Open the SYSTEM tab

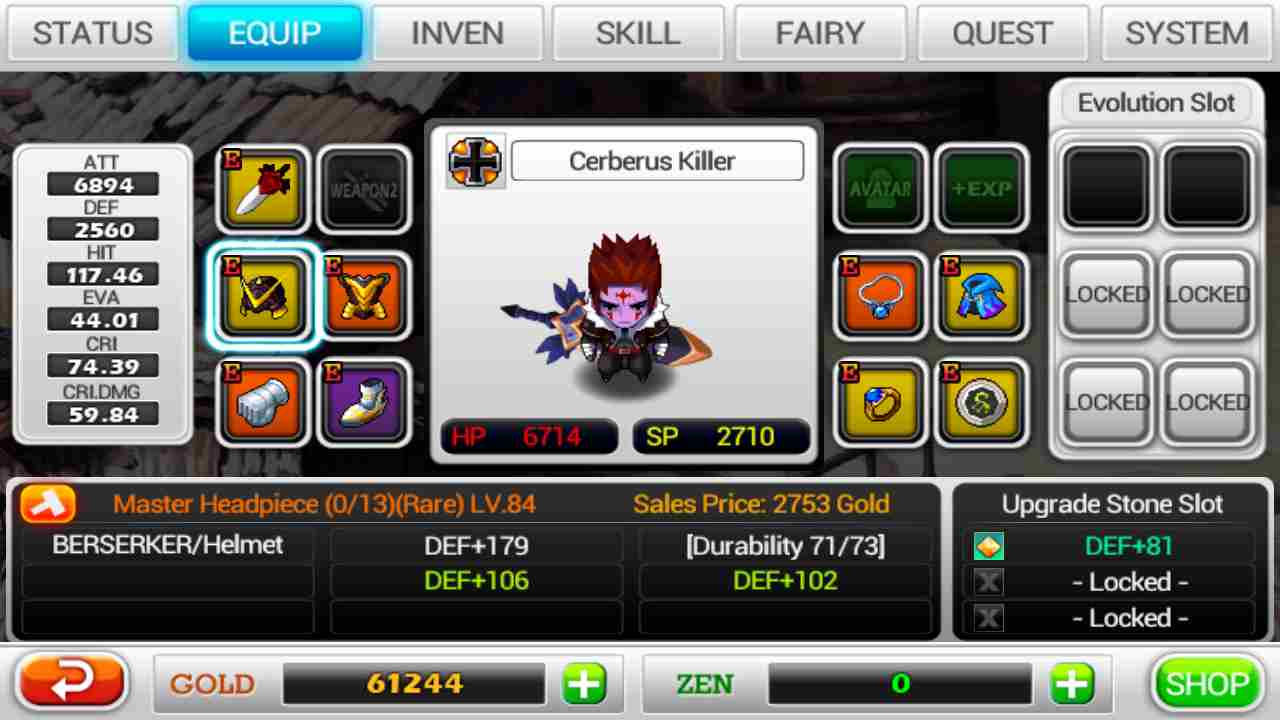point(1185,33)
